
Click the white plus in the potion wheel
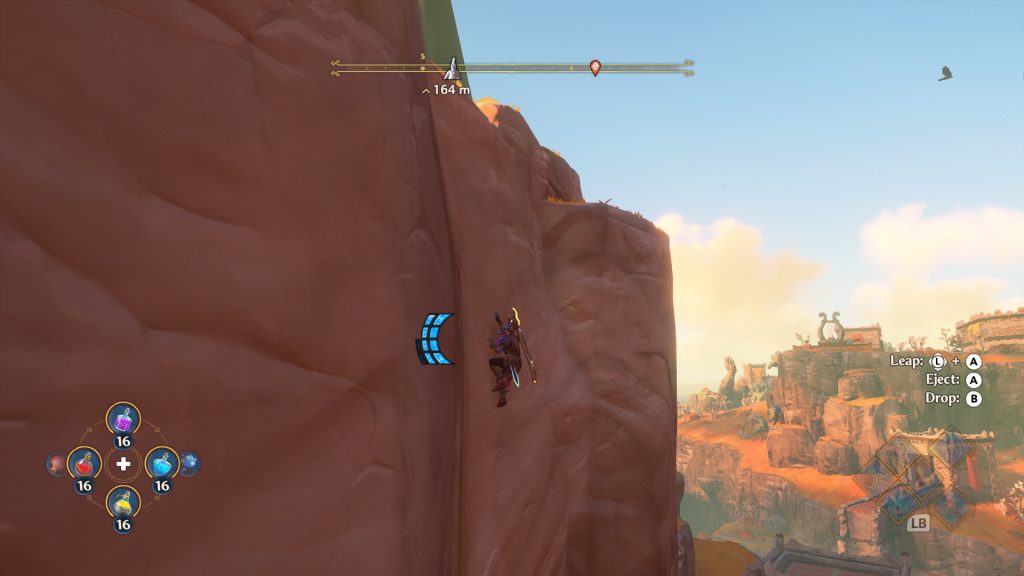123,464
